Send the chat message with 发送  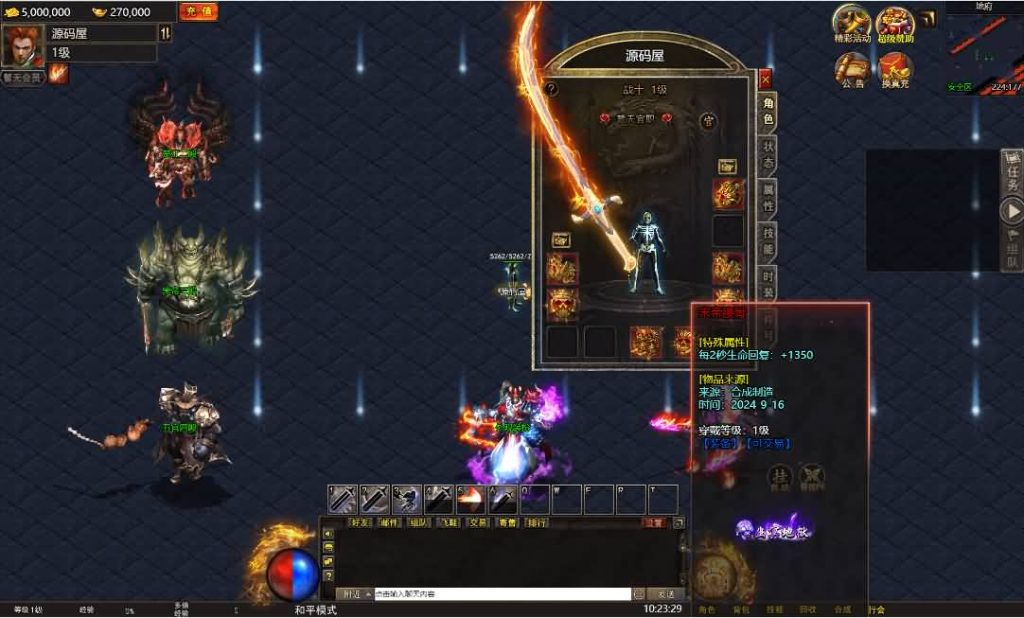pyautogui.click(x=665, y=594)
